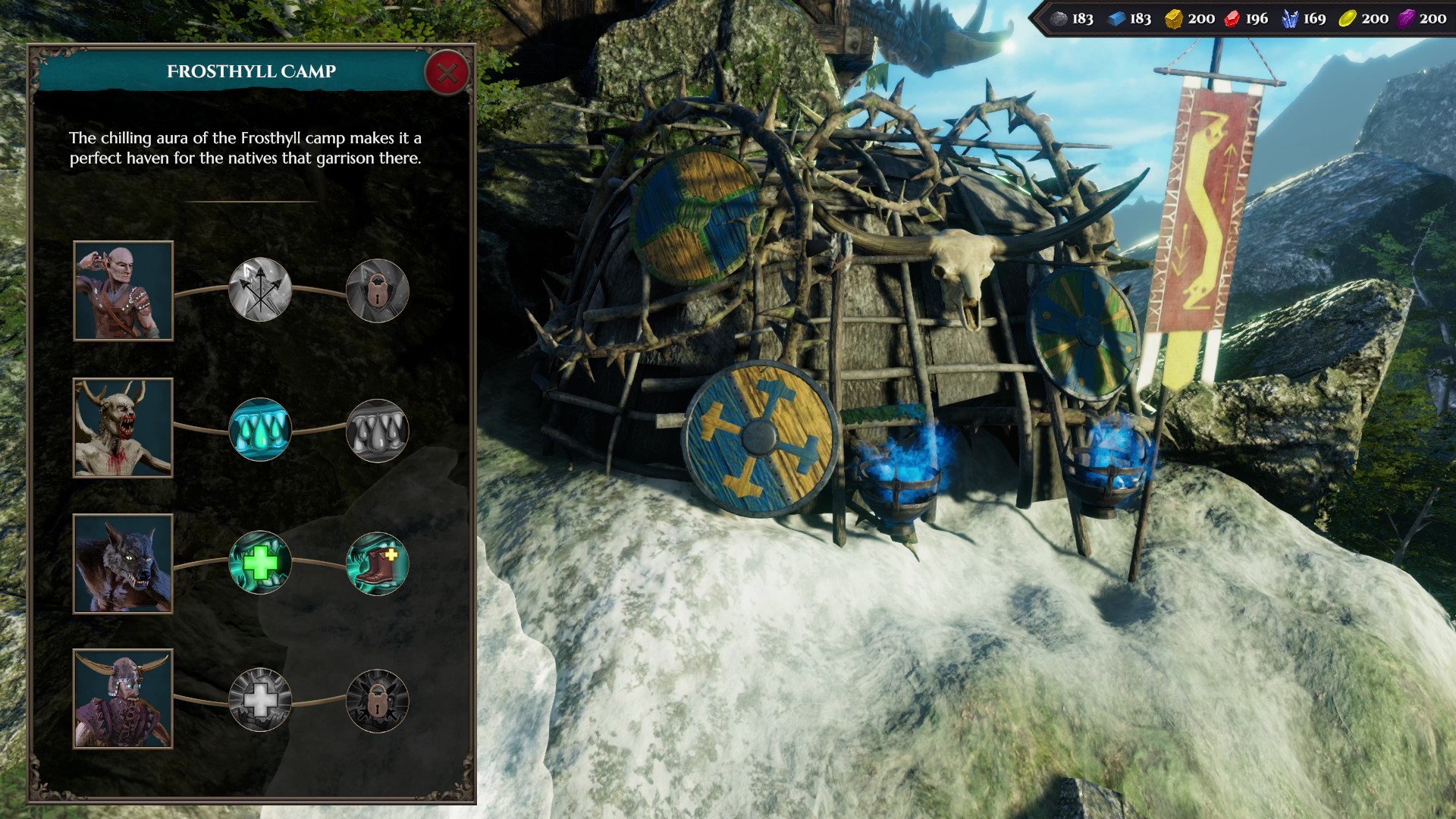Click the blue crystal resource icon showing 169

click(1290, 18)
